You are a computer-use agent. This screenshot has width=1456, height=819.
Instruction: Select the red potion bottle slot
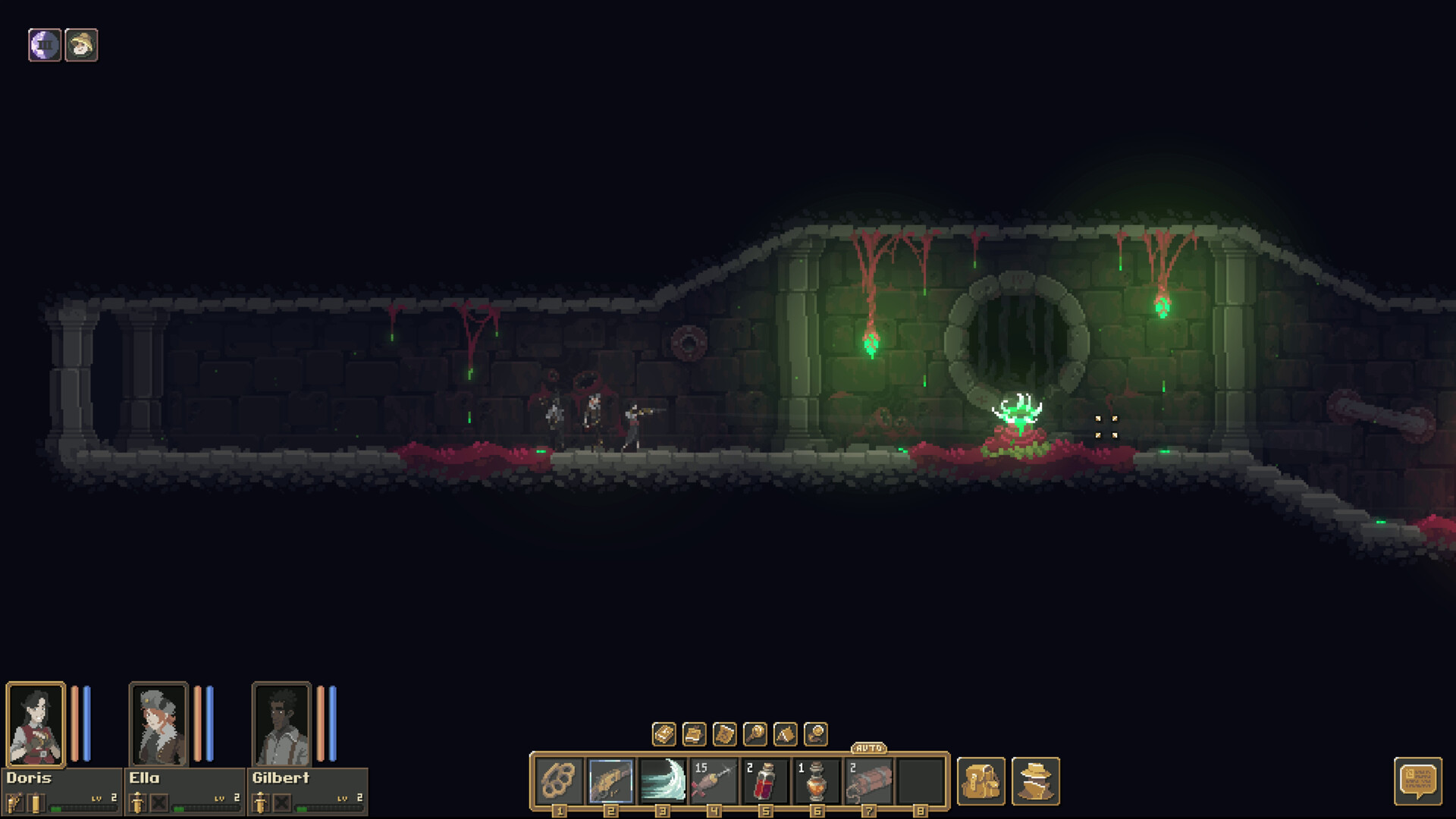point(765,780)
